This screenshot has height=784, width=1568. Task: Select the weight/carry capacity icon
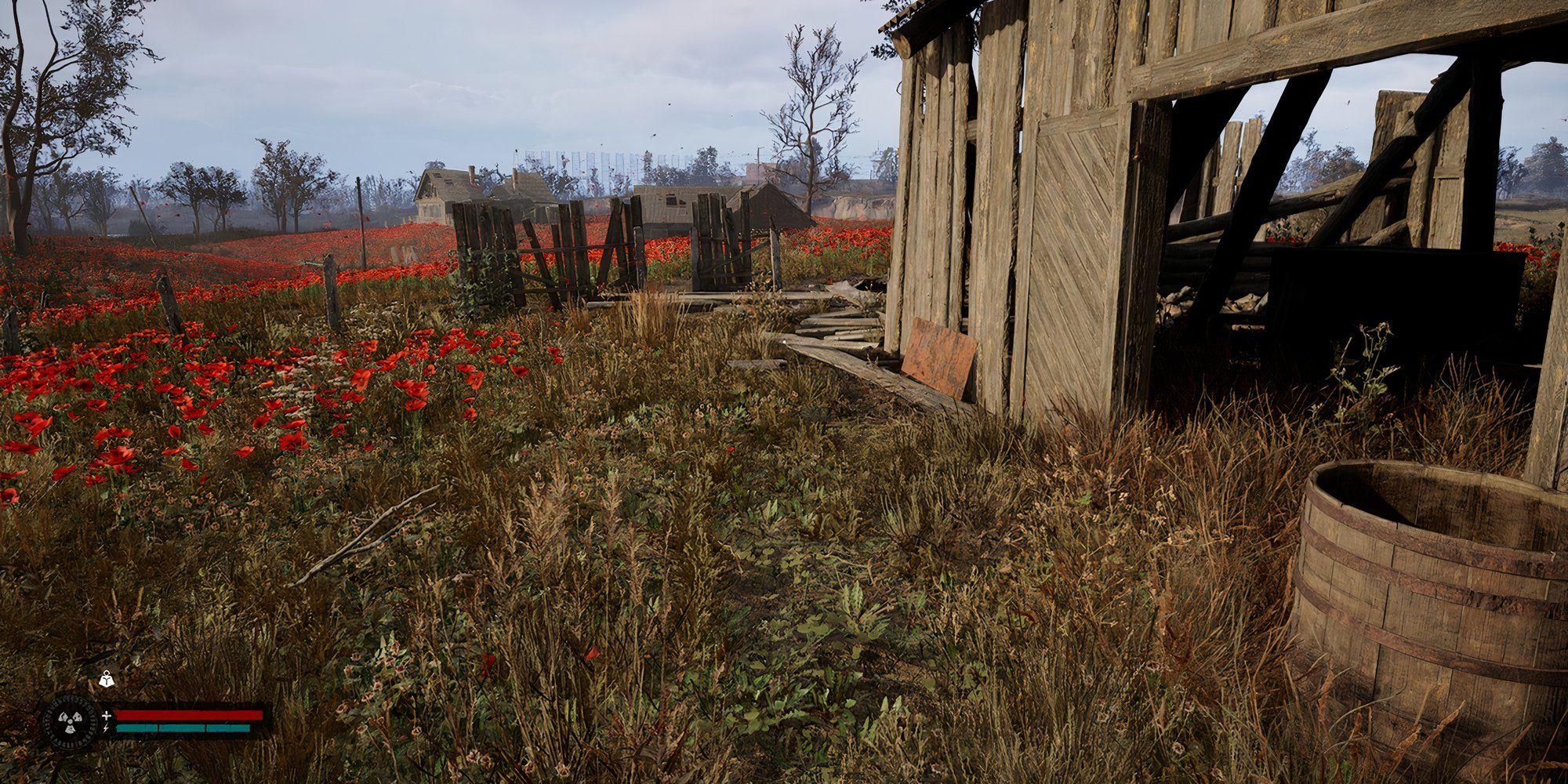coord(107,681)
